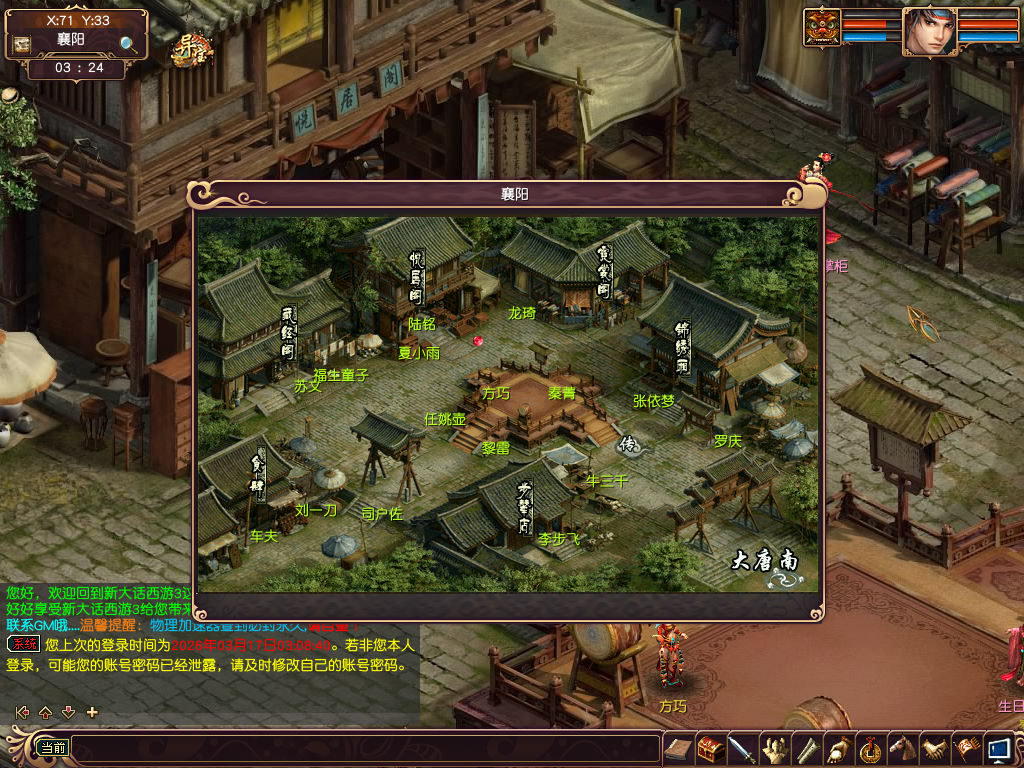
Task: Click the chat message input box
Action: [365, 748]
